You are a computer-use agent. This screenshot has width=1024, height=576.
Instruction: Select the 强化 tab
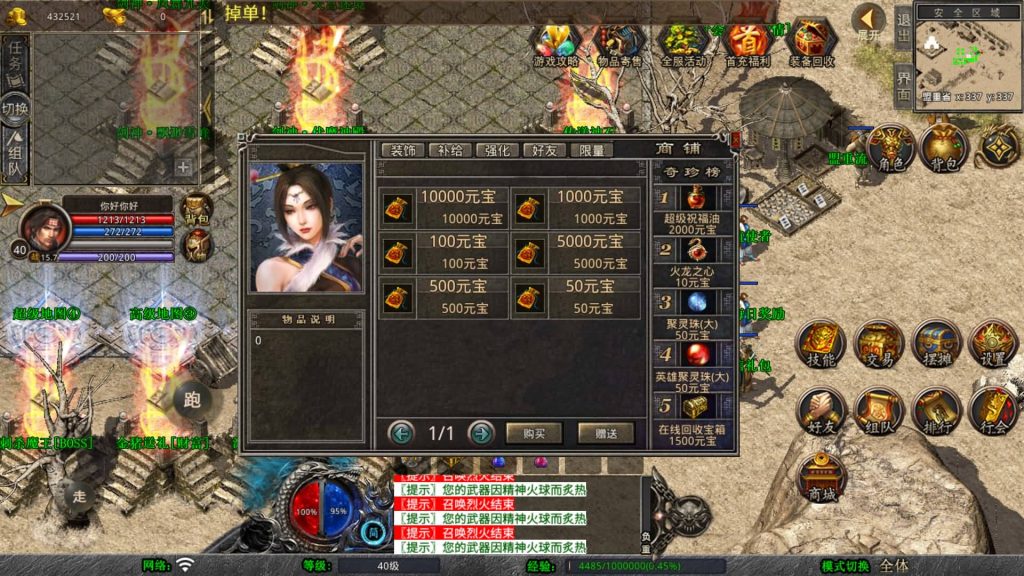(497, 150)
